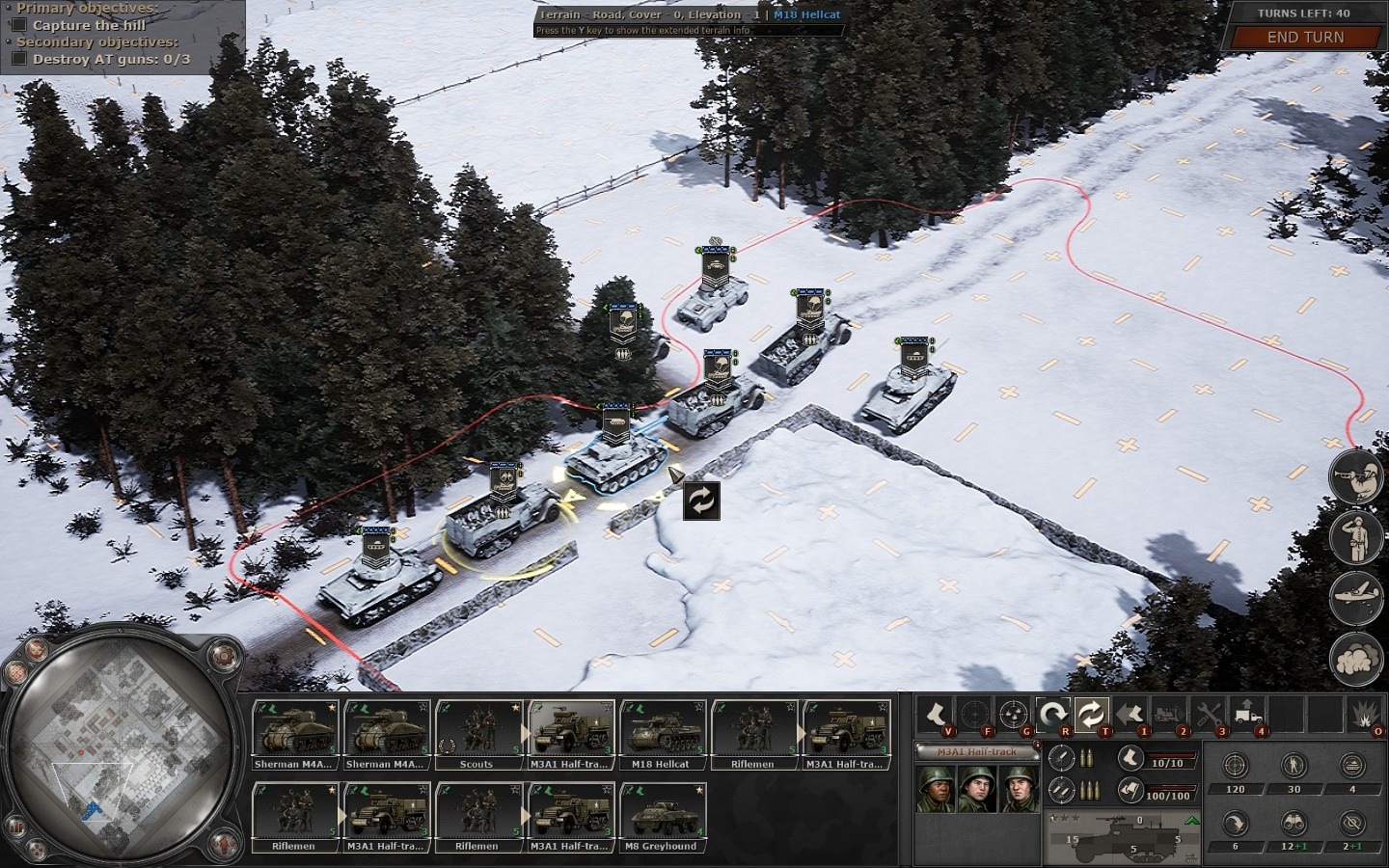
Task: Activate the boot move command
Action: click(935, 714)
